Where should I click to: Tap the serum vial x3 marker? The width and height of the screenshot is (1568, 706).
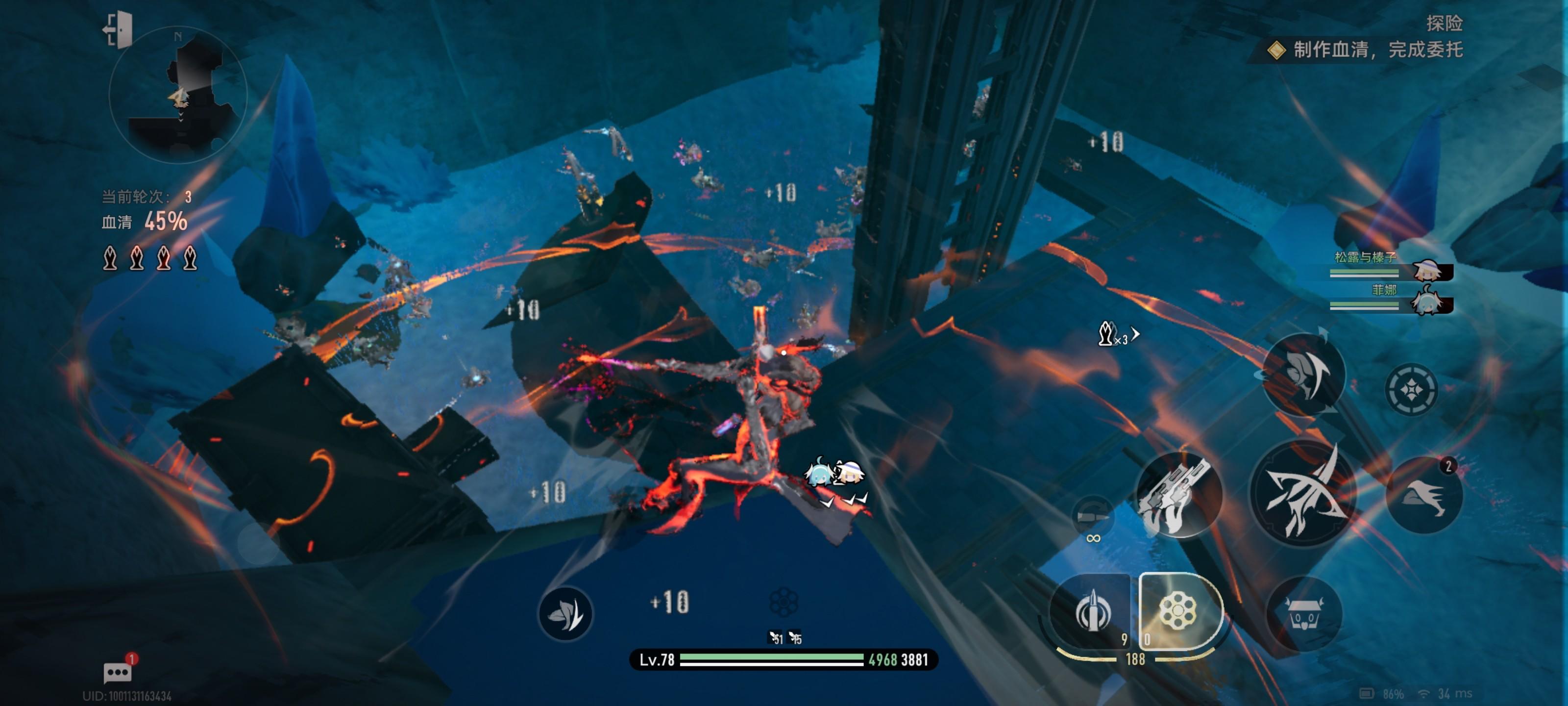point(1115,334)
